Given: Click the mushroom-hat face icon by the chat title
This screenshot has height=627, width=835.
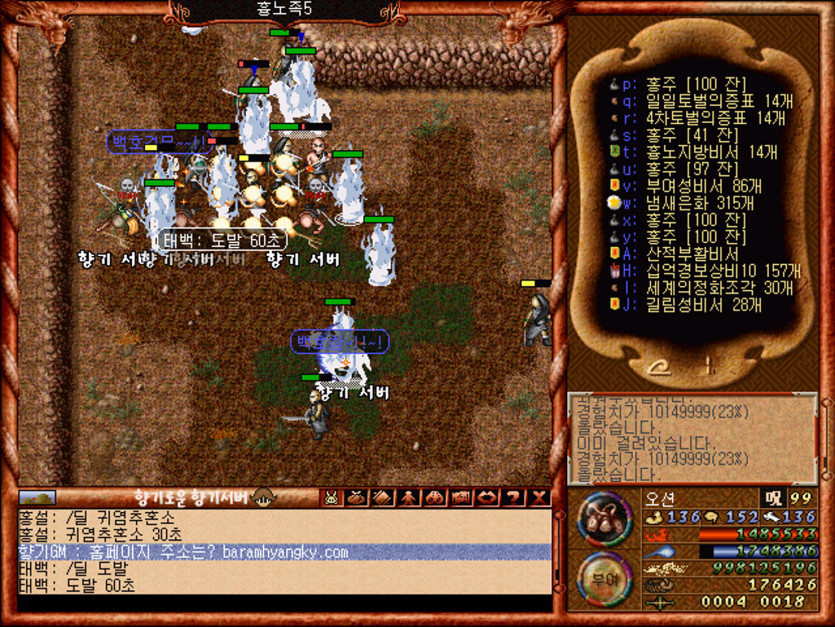Looking at the screenshot, I should (264, 497).
